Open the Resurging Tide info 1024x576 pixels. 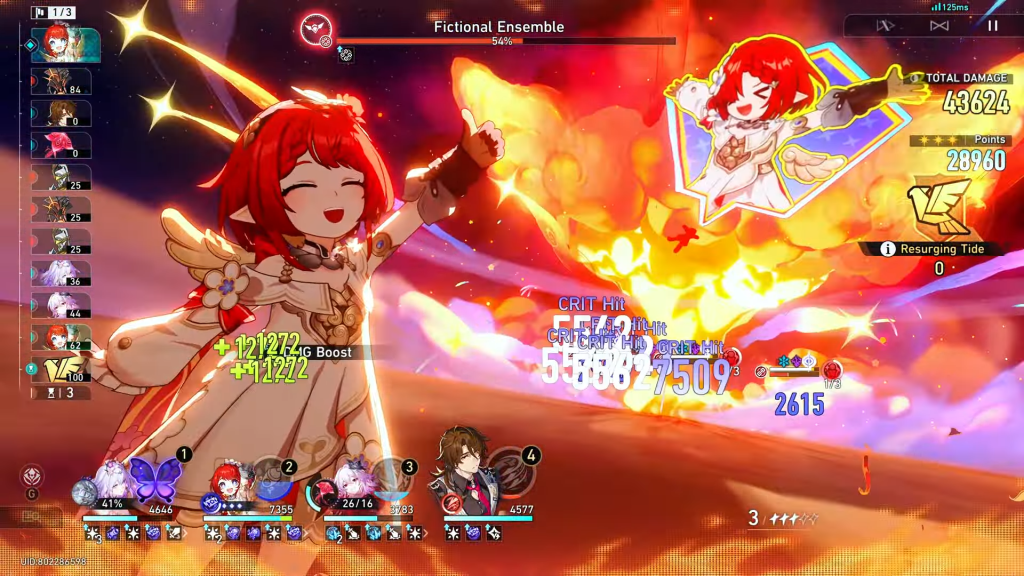click(x=887, y=249)
